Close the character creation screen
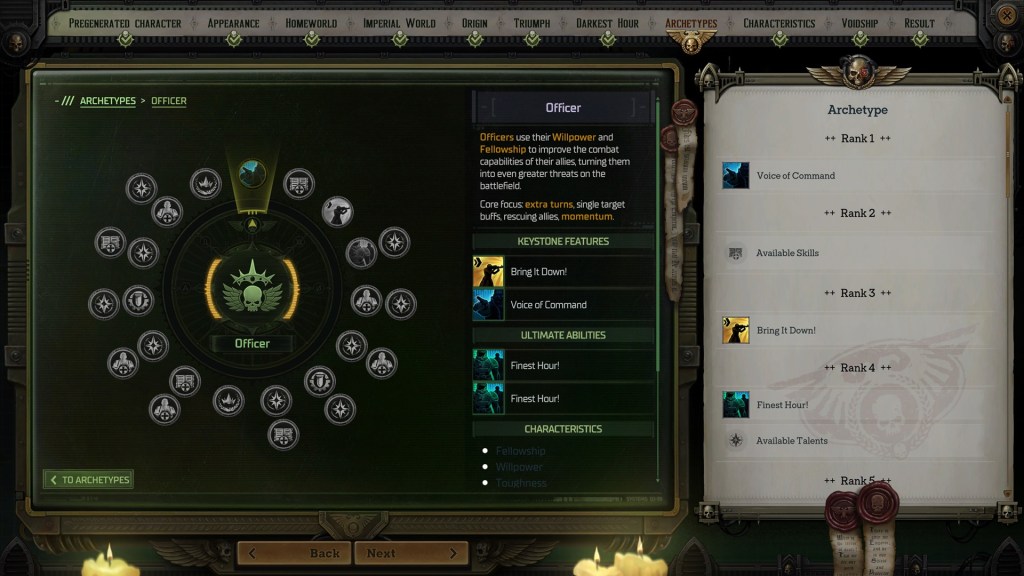 click(1006, 16)
